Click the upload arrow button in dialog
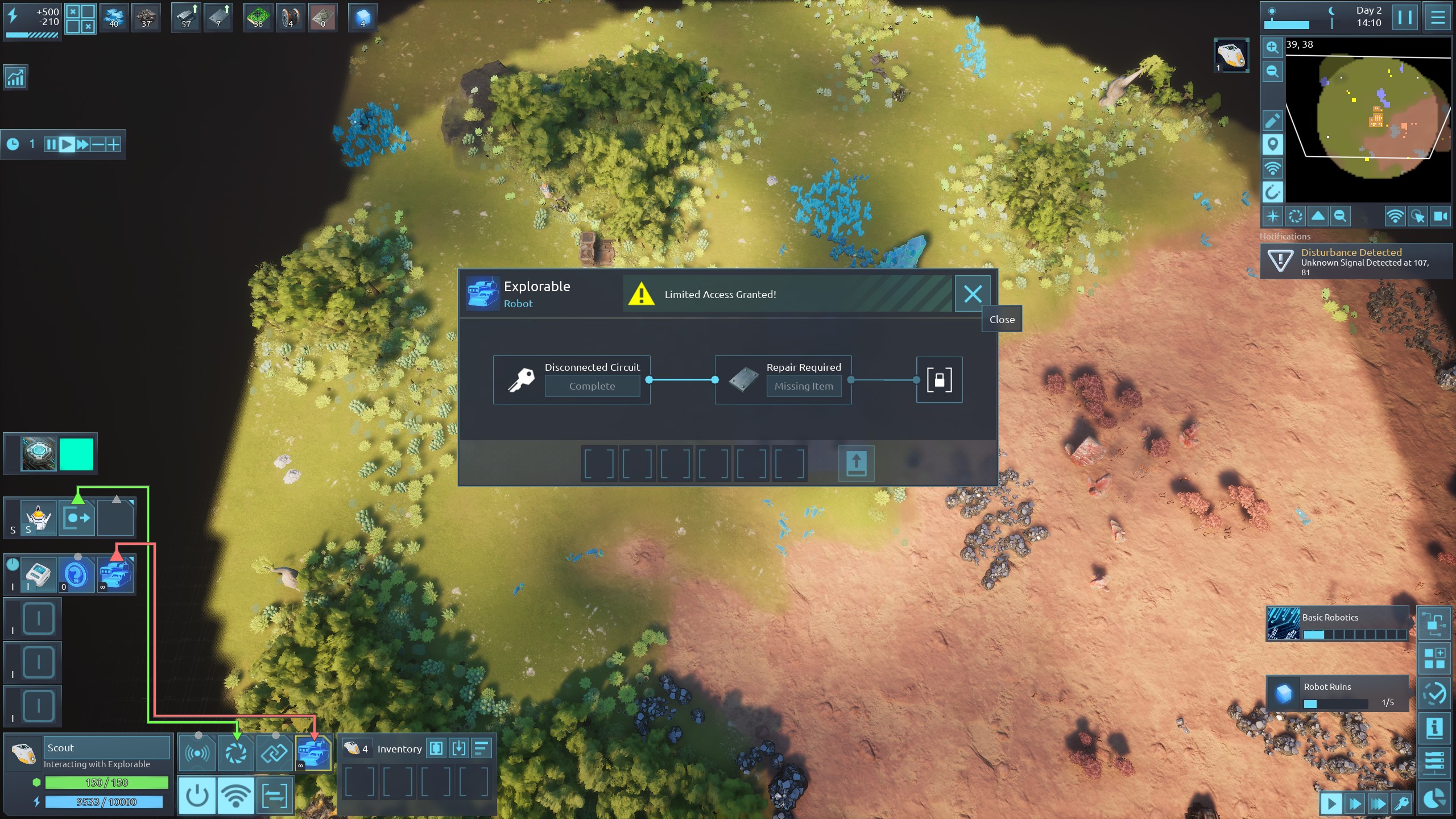Image resolution: width=1456 pixels, height=819 pixels. (856, 463)
